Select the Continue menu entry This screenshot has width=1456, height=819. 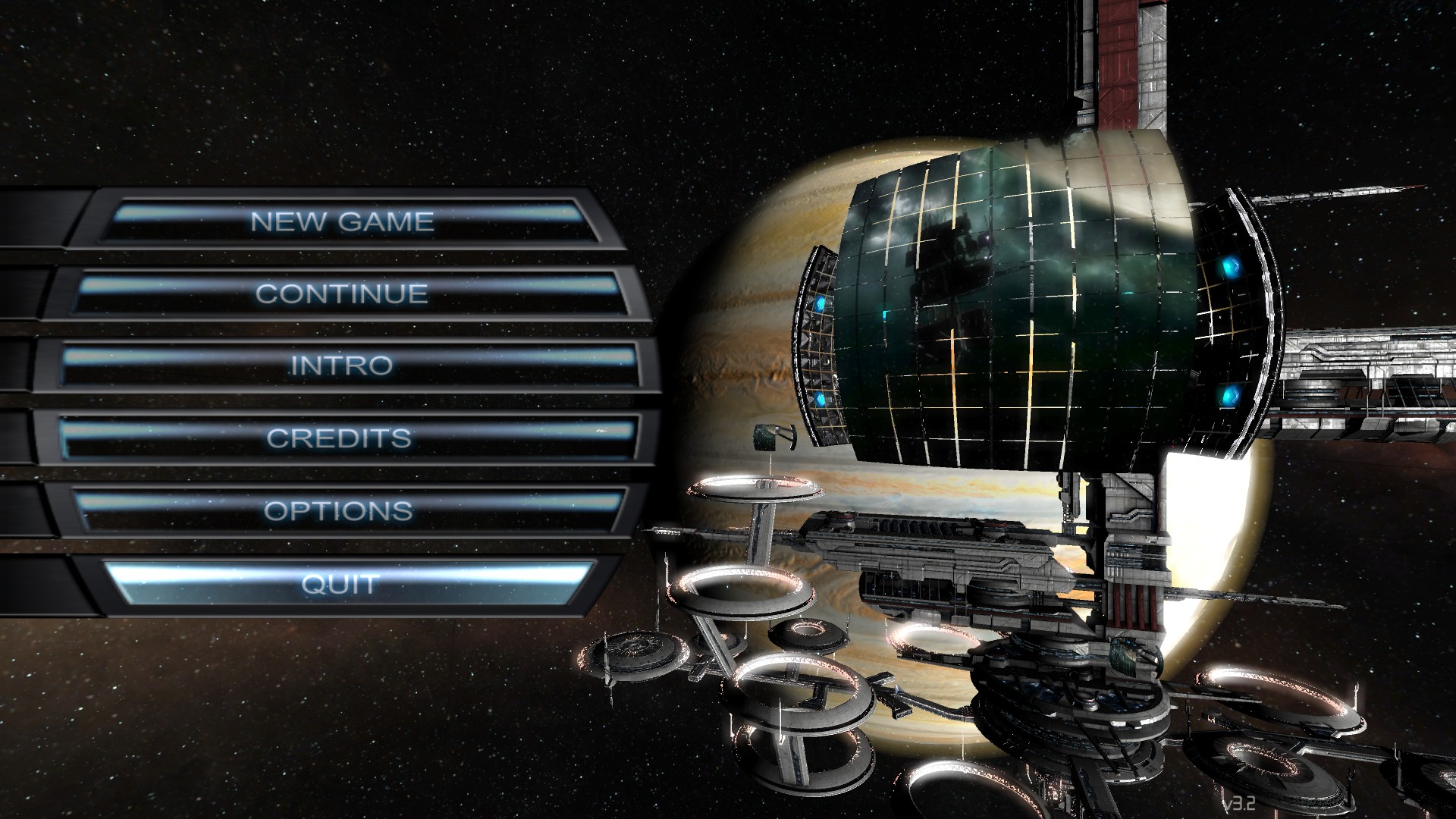(x=342, y=293)
